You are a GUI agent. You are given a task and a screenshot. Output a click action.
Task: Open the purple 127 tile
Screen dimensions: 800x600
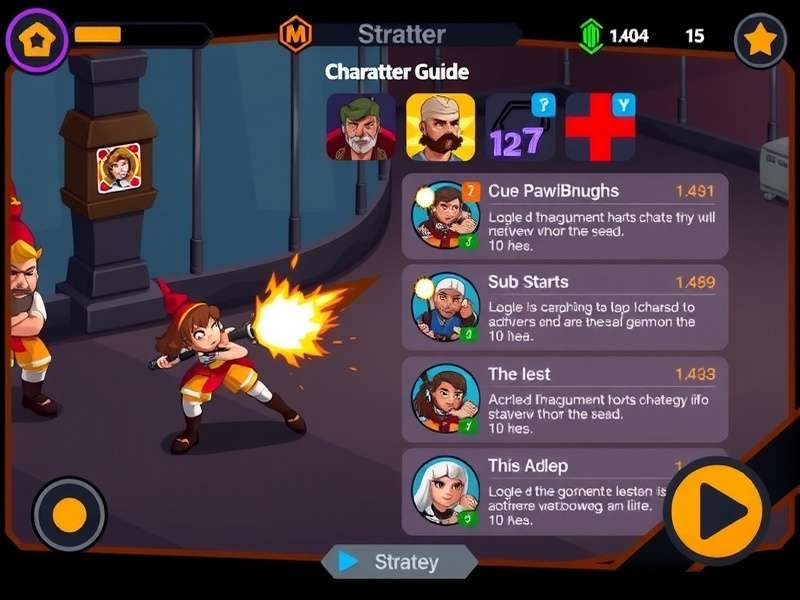point(520,127)
